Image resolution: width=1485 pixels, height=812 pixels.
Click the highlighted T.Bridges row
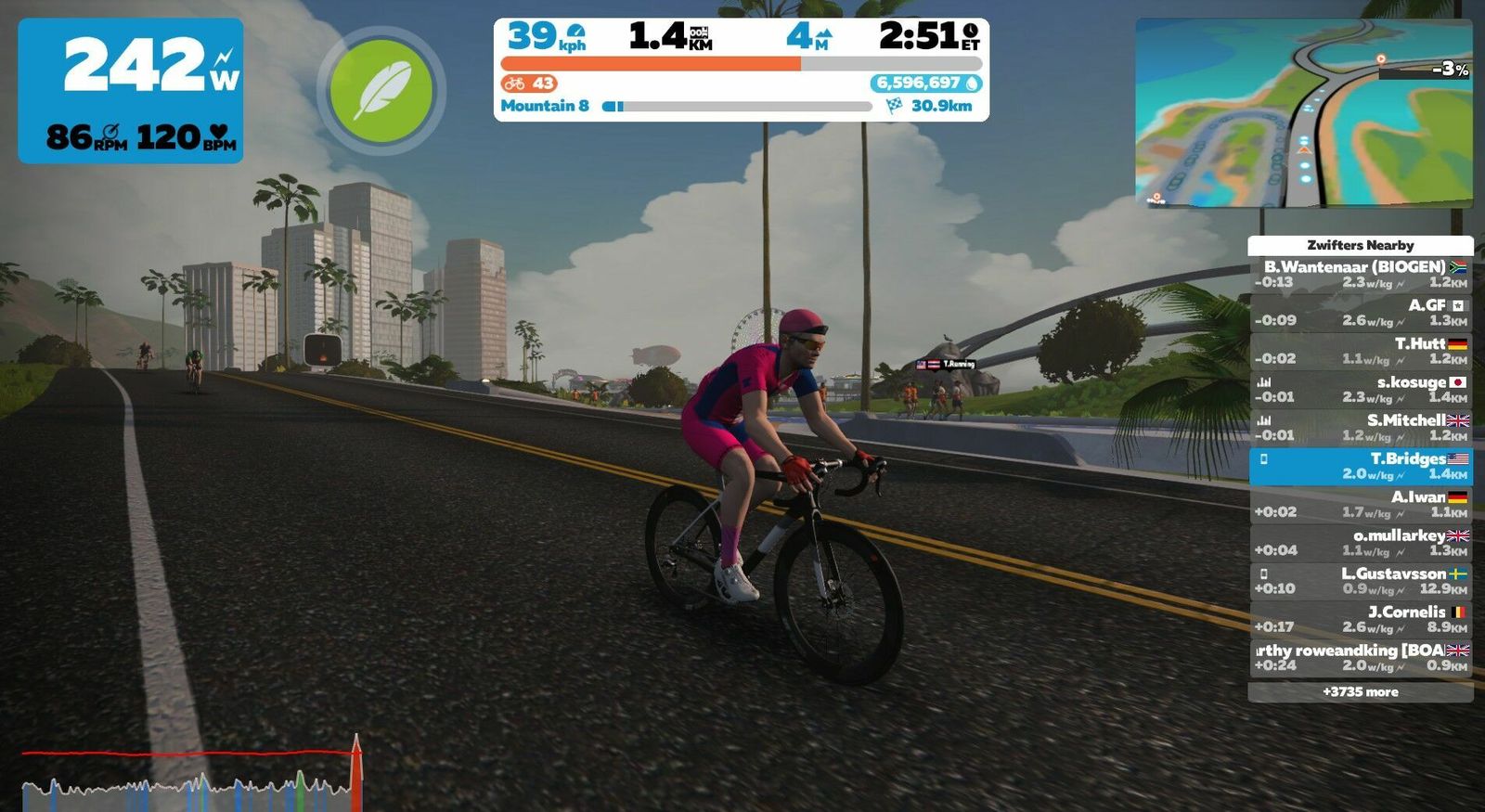1360,466
